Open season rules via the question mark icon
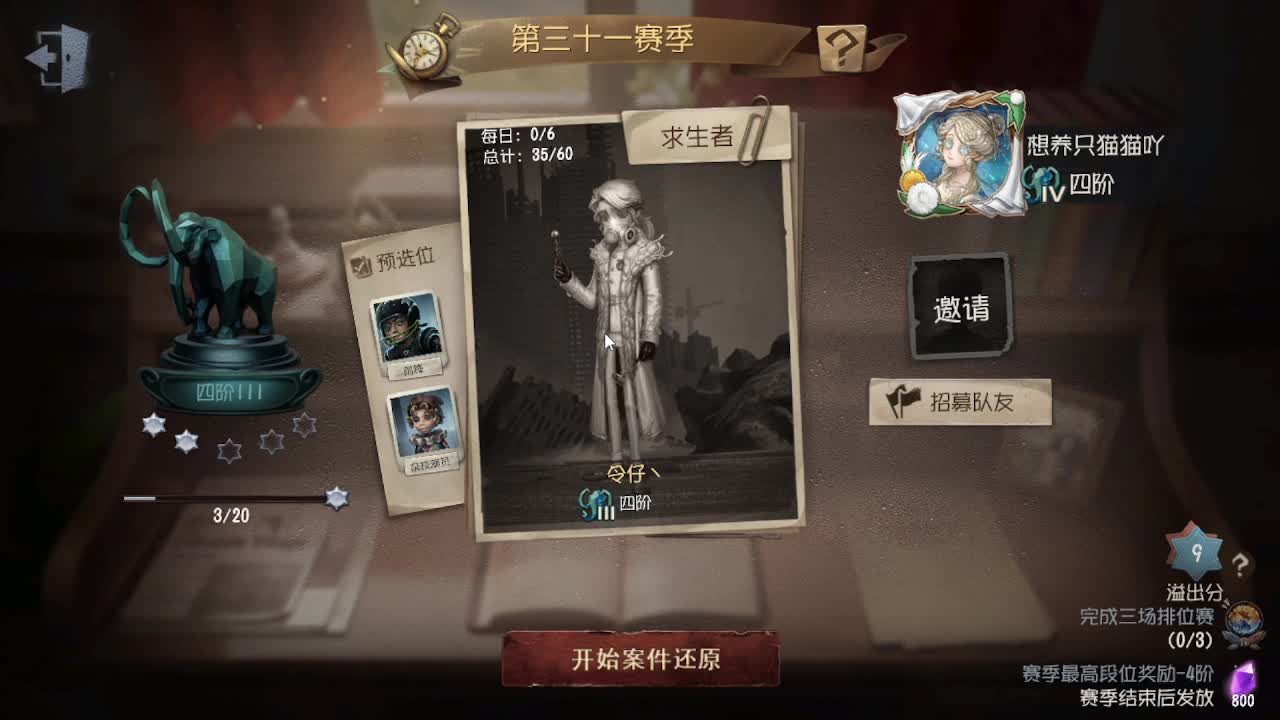Screen dimensions: 1280x720 point(840,46)
